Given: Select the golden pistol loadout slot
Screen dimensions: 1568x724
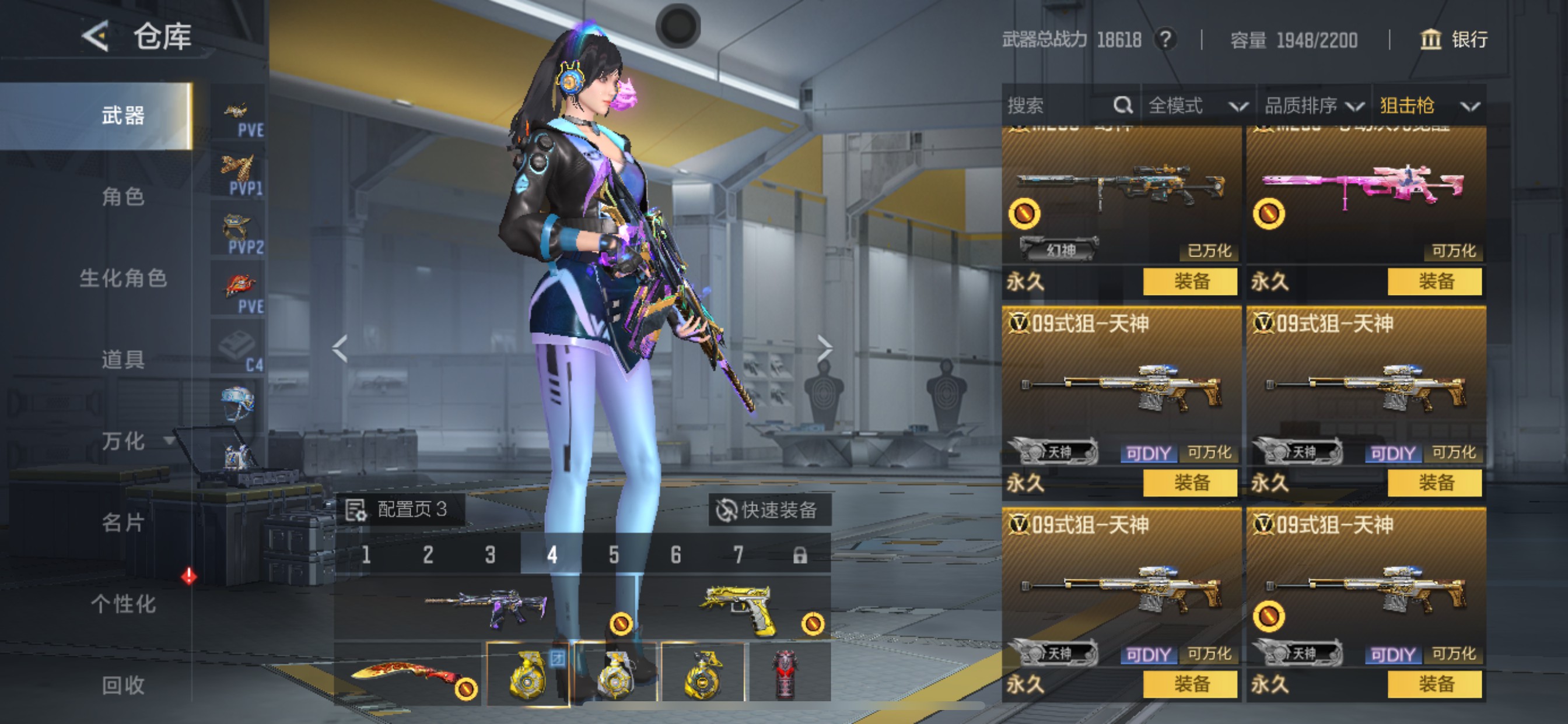Looking at the screenshot, I should (738, 609).
